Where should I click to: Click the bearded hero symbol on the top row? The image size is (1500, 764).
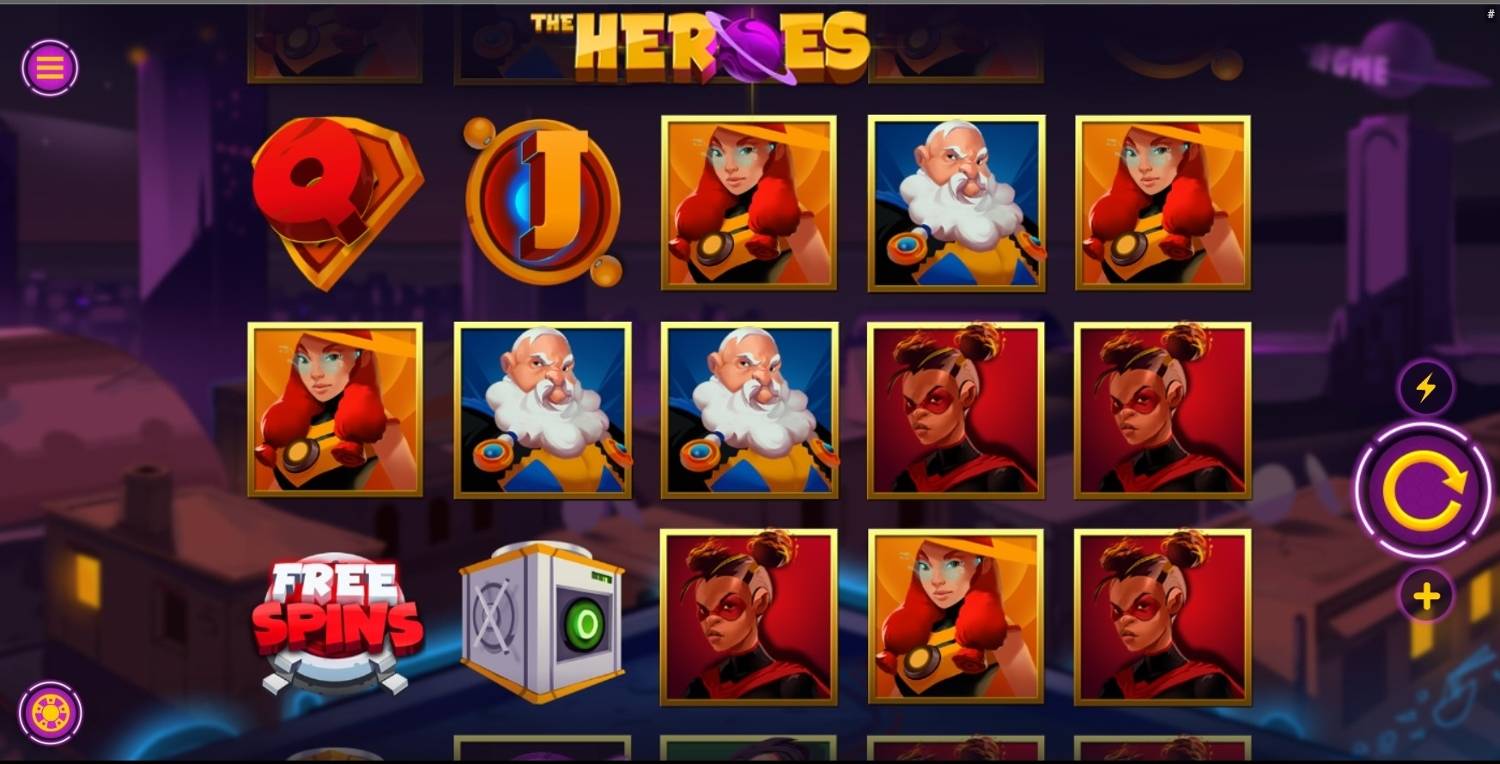pos(956,201)
